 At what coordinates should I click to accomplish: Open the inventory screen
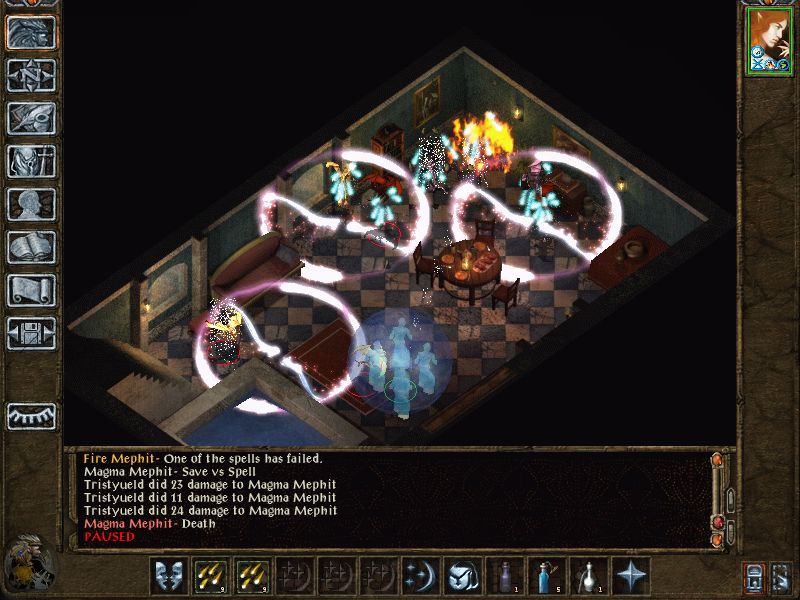point(31,161)
